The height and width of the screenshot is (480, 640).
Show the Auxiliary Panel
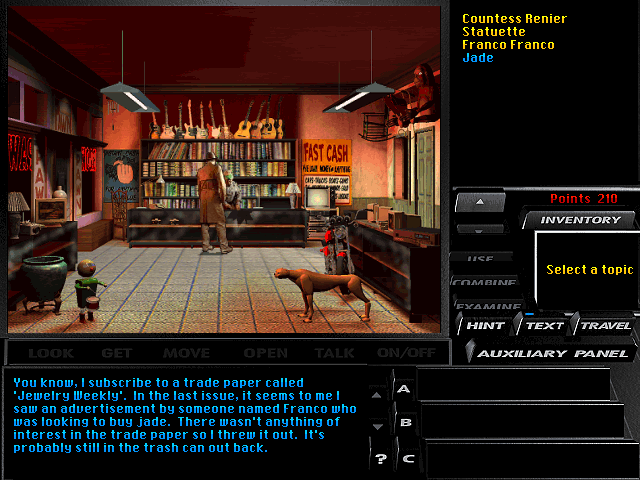click(x=553, y=353)
